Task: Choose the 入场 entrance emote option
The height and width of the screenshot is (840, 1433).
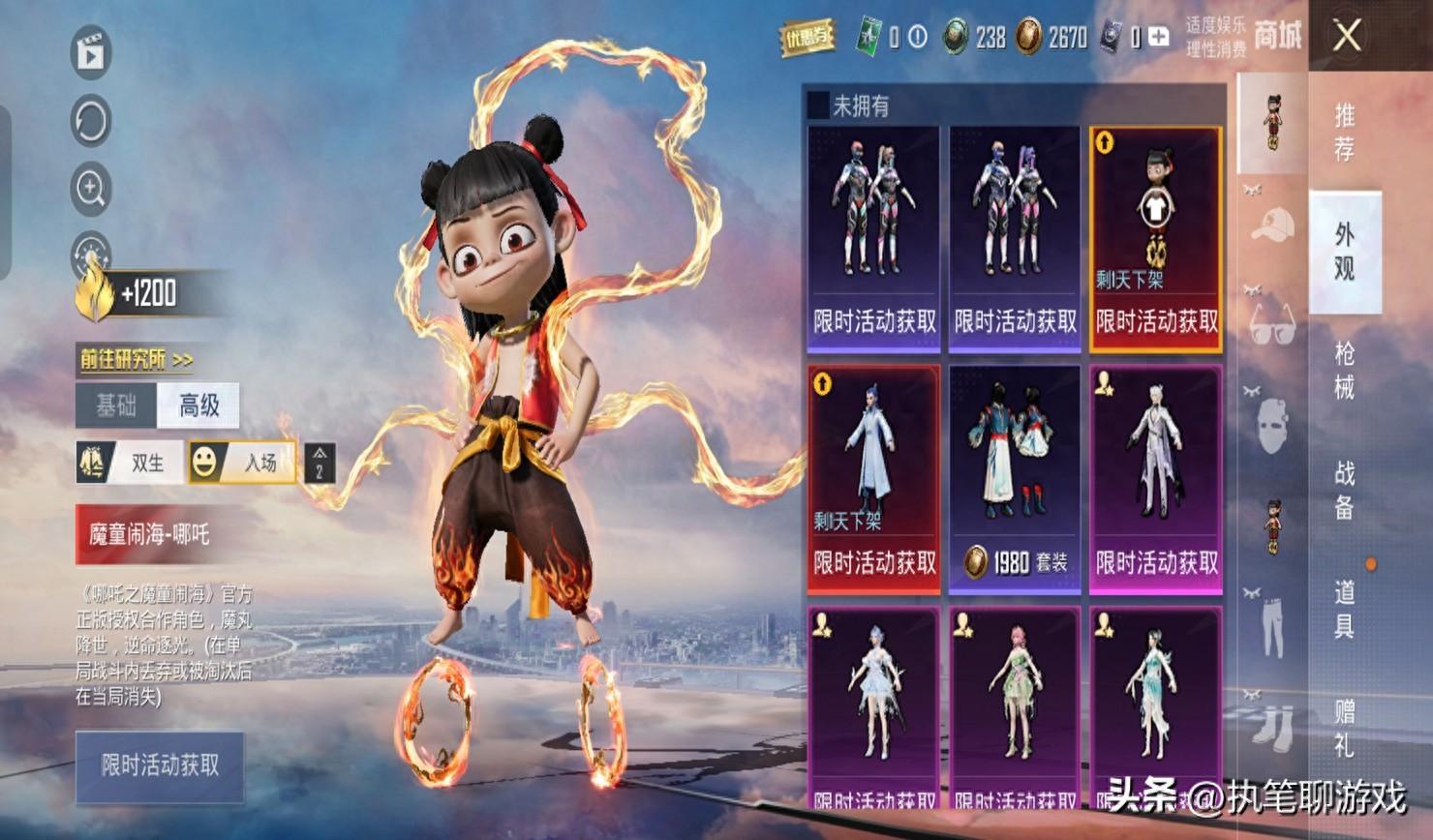Action: pos(242,463)
